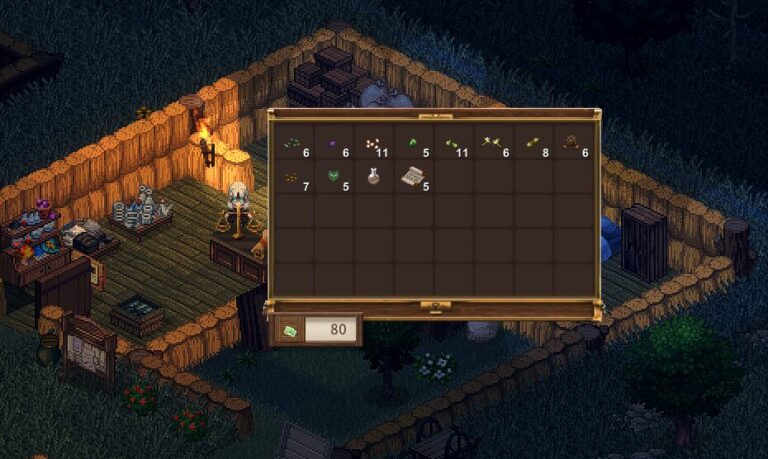This screenshot has width=768, height=459.
Task: Click the brass handle atop the chest
Action: 433,114
